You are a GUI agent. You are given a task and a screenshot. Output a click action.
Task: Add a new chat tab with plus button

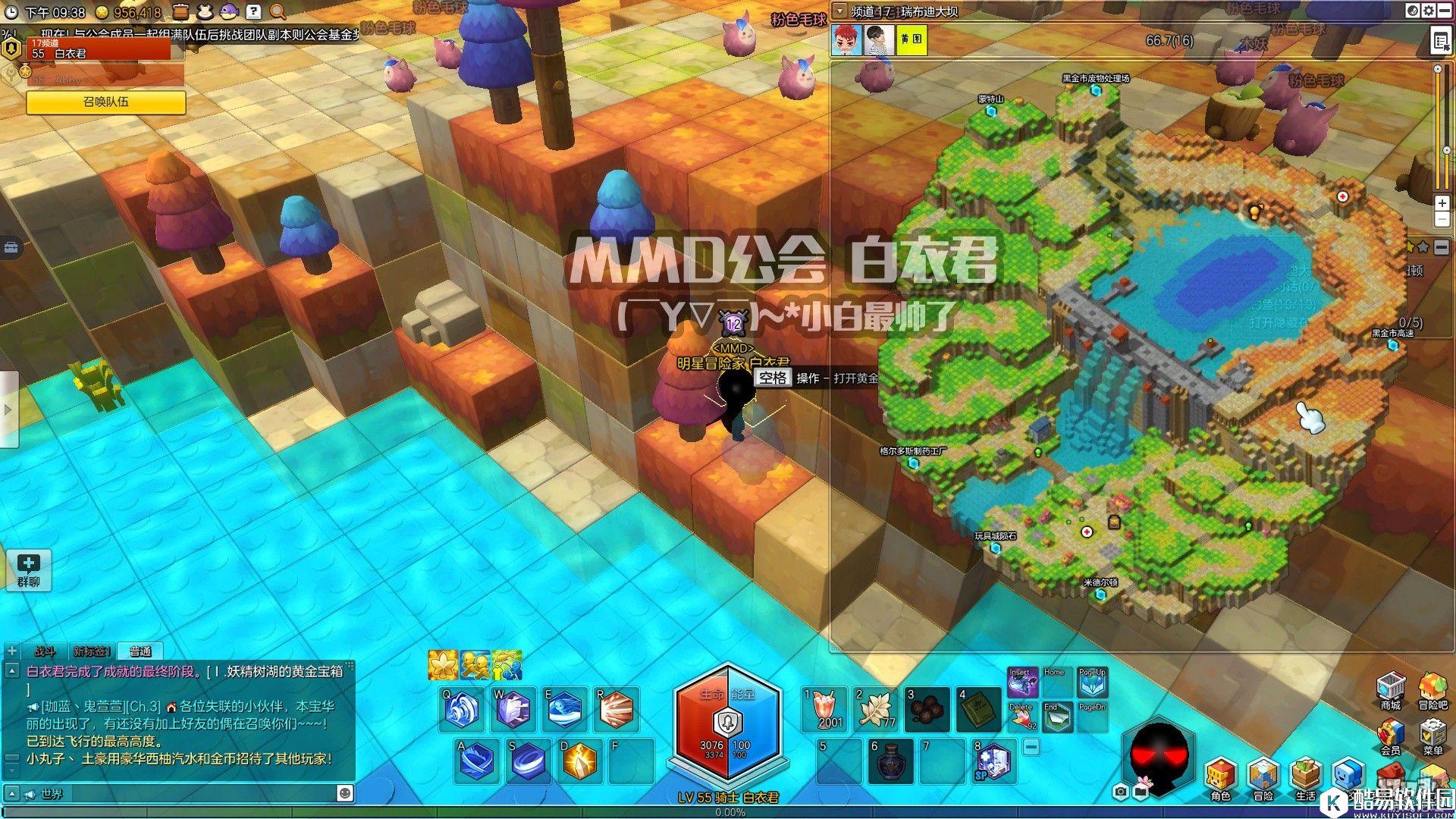12,651
